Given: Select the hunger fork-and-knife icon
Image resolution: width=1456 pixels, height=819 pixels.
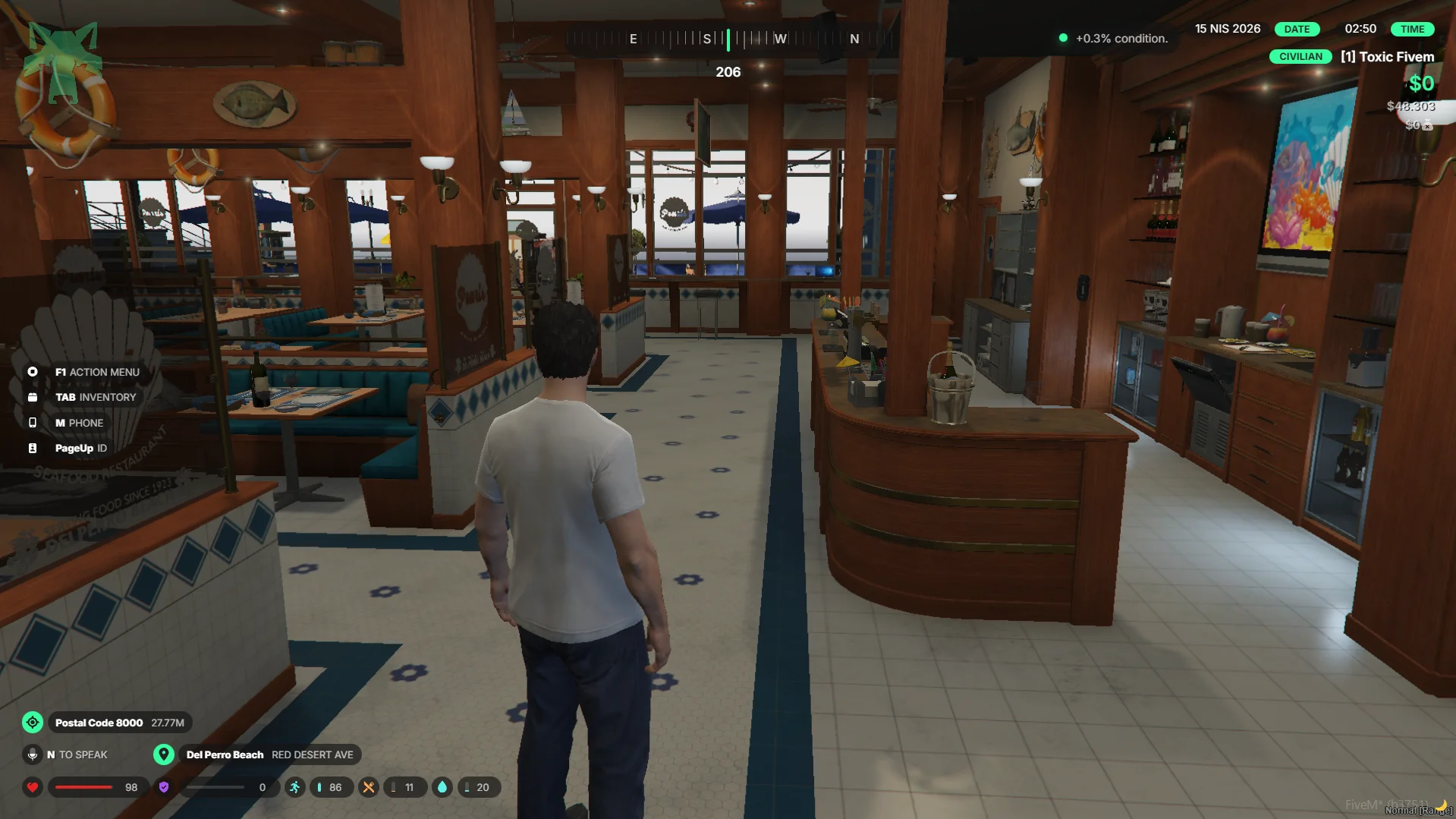Looking at the screenshot, I should 368,787.
